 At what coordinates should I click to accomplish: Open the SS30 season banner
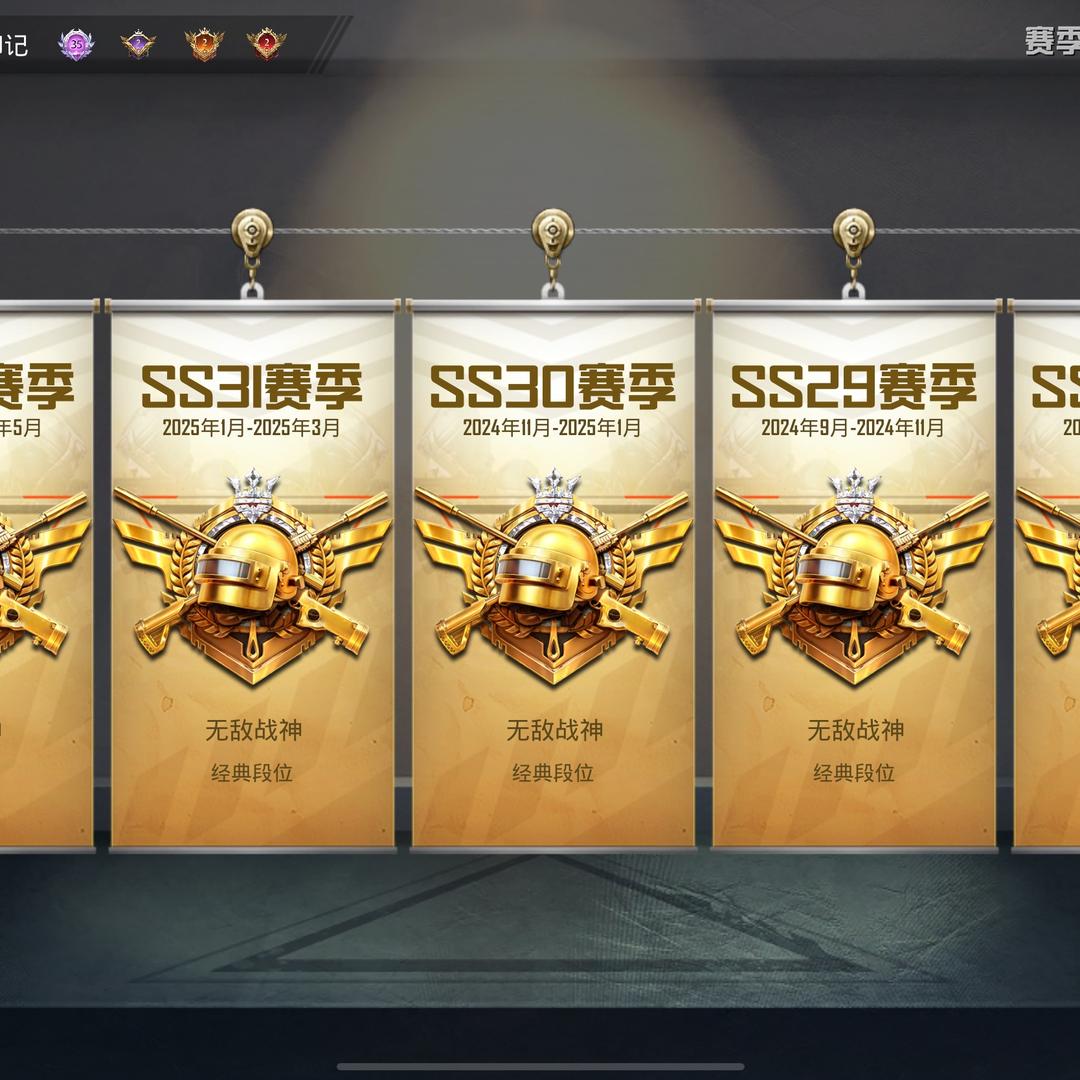tap(553, 575)
